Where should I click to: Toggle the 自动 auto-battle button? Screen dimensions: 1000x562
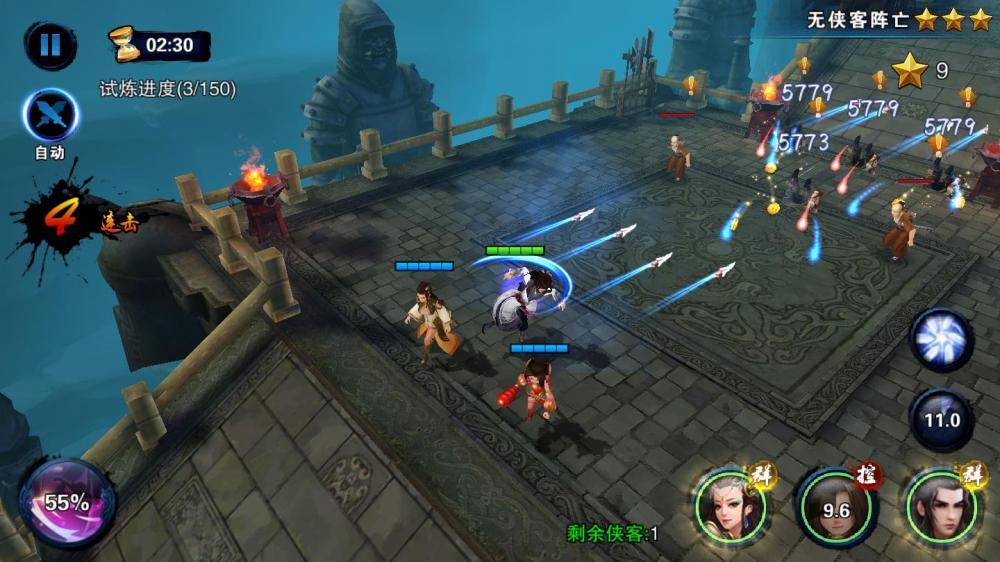(x=50, y=117)
